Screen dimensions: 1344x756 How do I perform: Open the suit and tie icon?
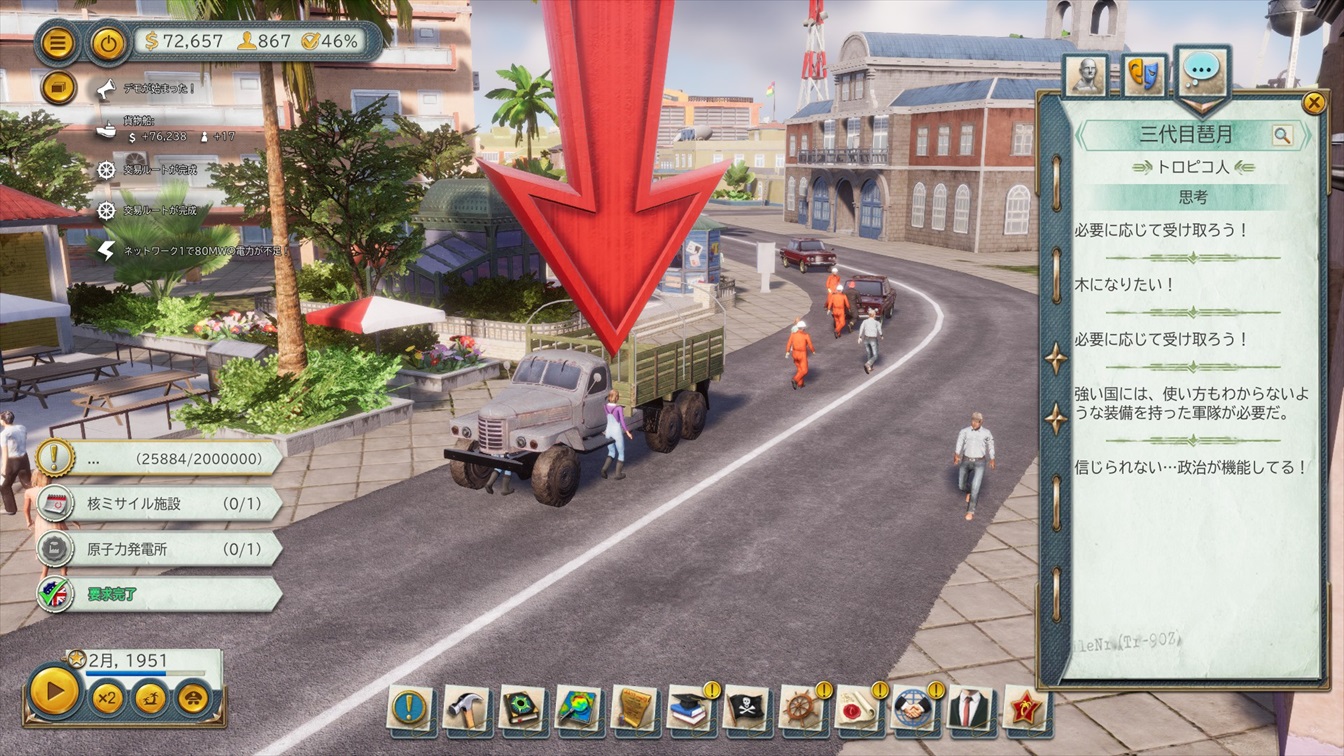tap(969, 708)
